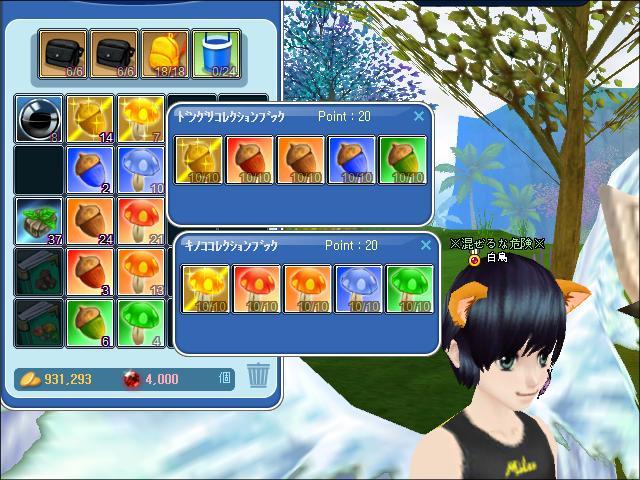Choose the blue mushroom stack in the inventory

(141, 170)
